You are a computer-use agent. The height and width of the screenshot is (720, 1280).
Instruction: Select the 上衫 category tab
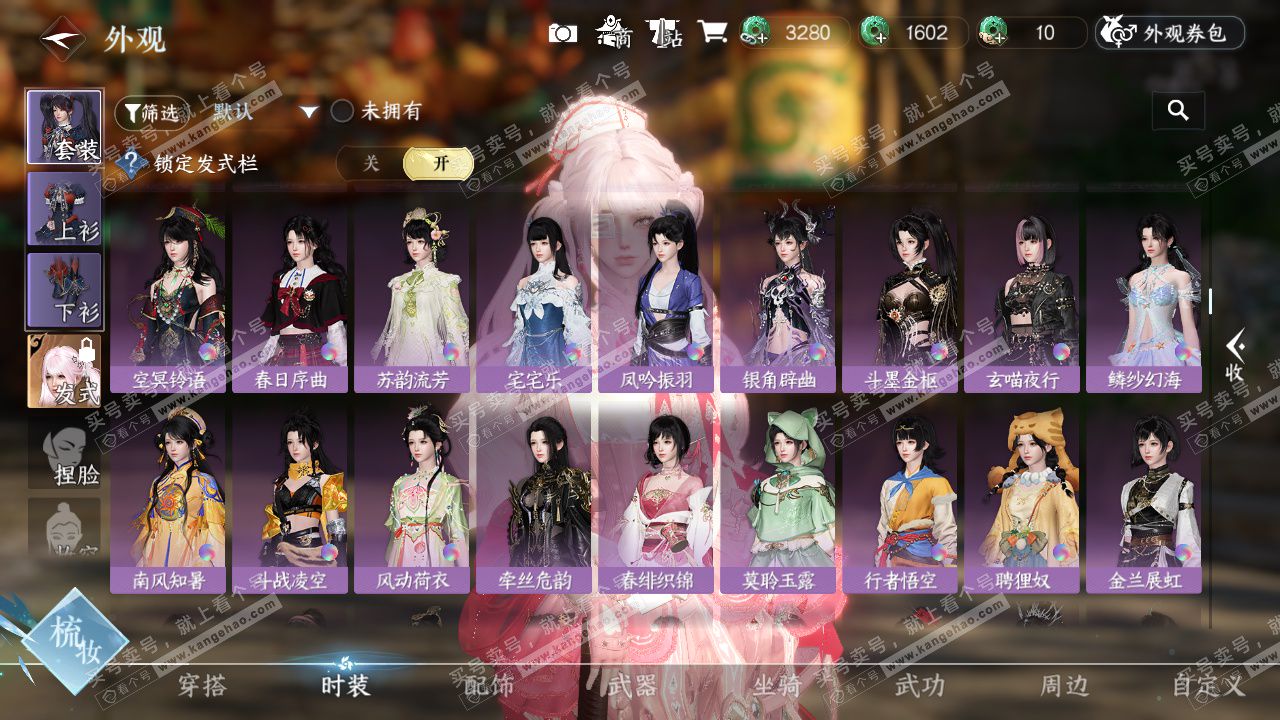[x=64, y=208]
